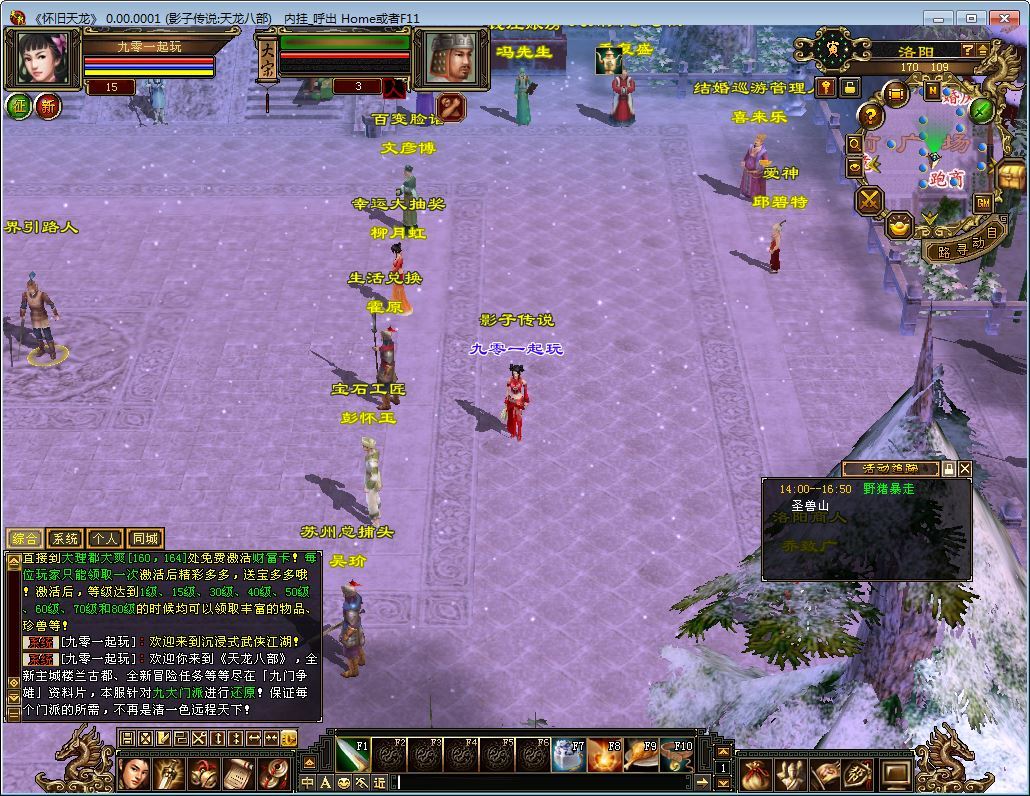
Task: Open the crossed swords icon by the minimap
Action: coord(869,201)
